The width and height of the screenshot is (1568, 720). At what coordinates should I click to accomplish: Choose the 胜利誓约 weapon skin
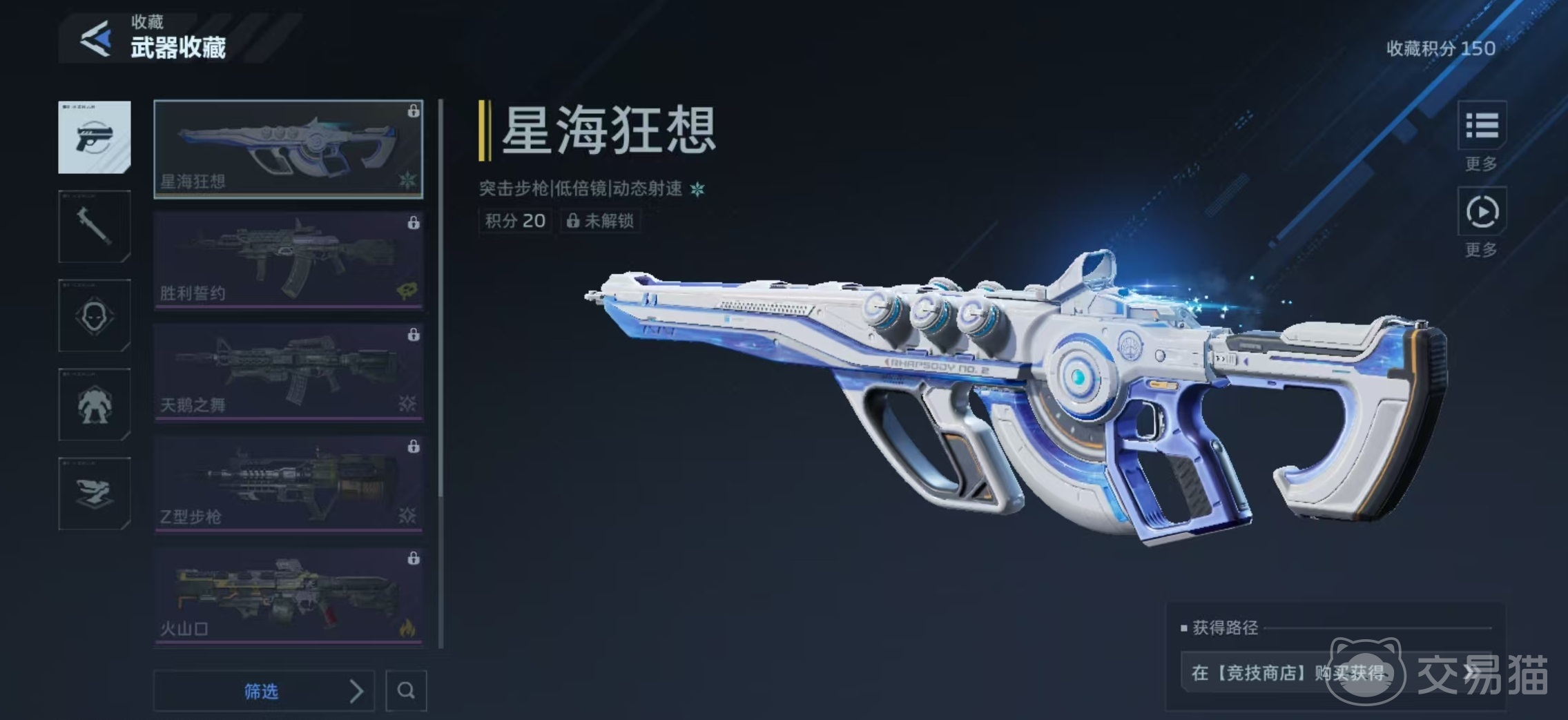pos(288,260)
